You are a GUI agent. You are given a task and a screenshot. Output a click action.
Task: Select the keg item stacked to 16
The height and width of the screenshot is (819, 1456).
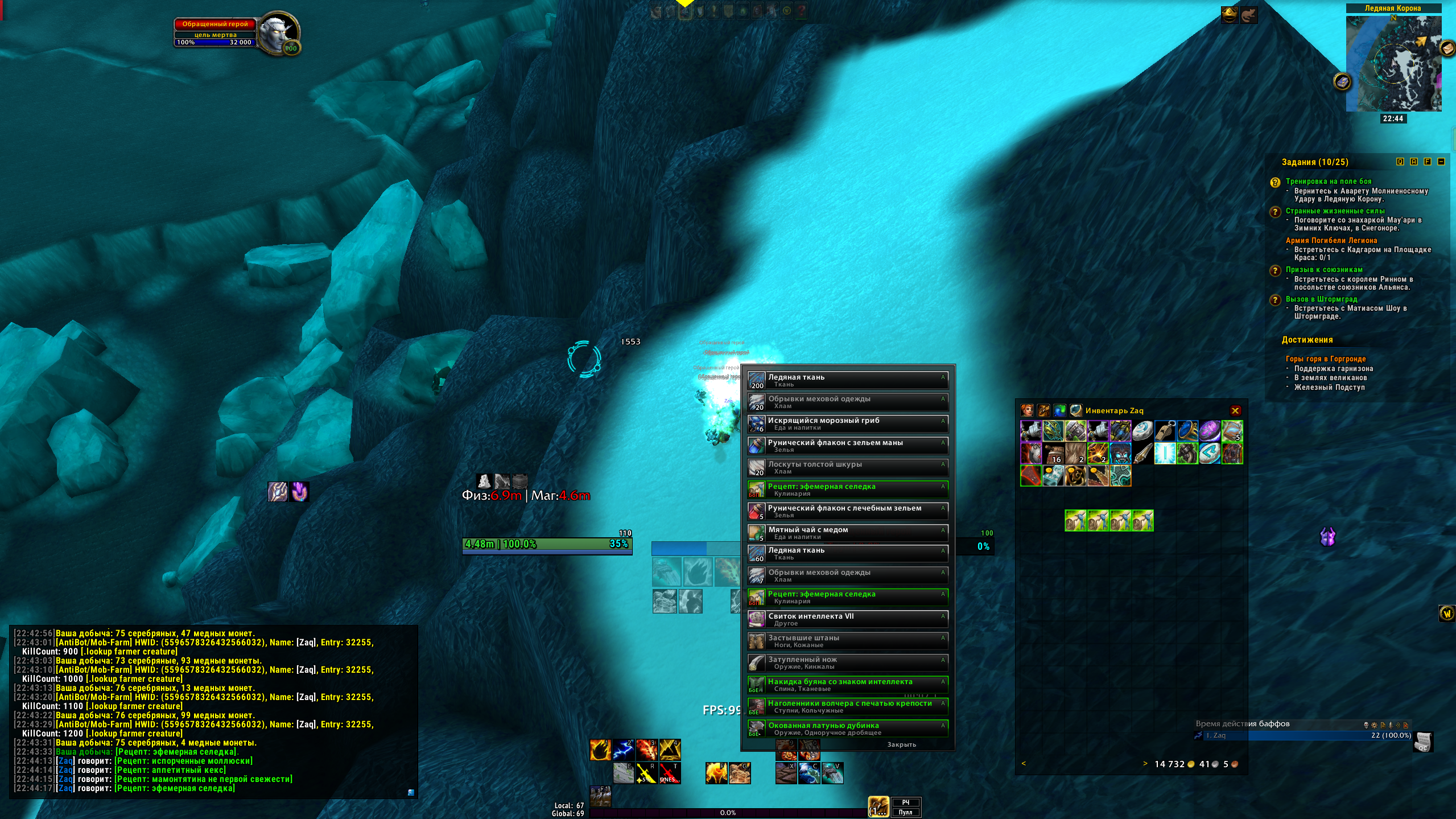(1053, 454)
